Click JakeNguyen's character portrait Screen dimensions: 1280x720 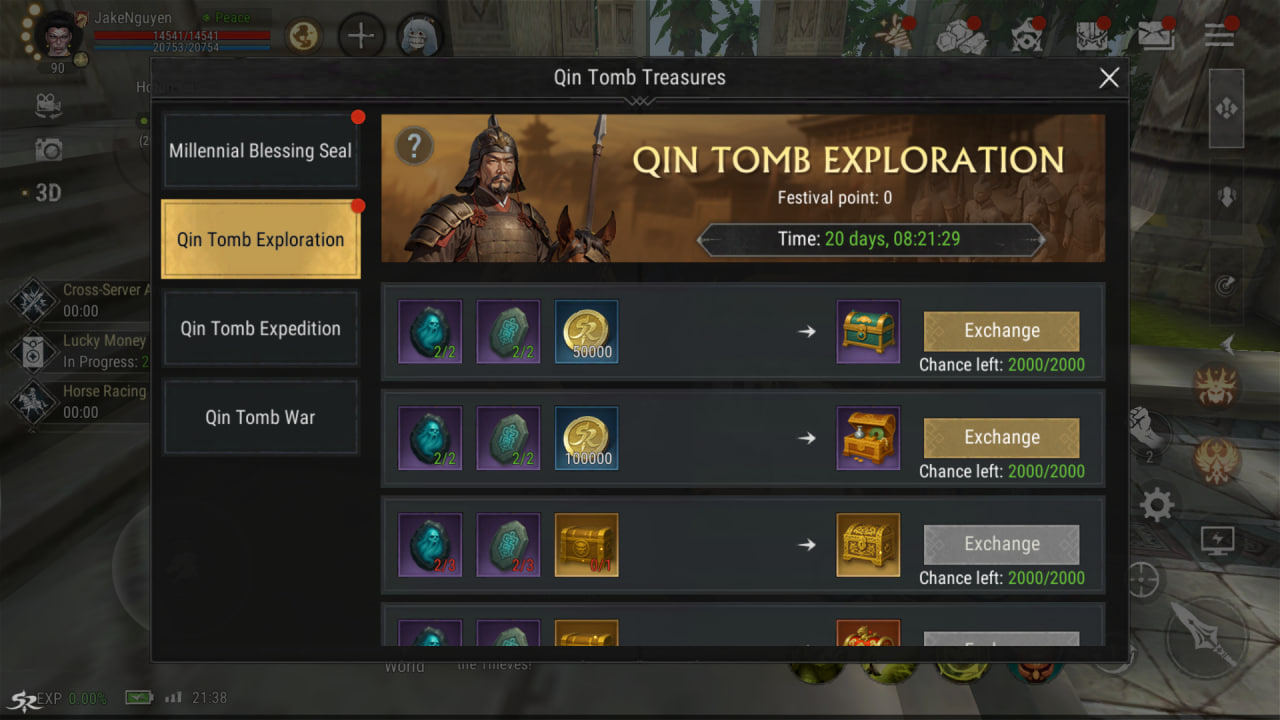[60, 36]
